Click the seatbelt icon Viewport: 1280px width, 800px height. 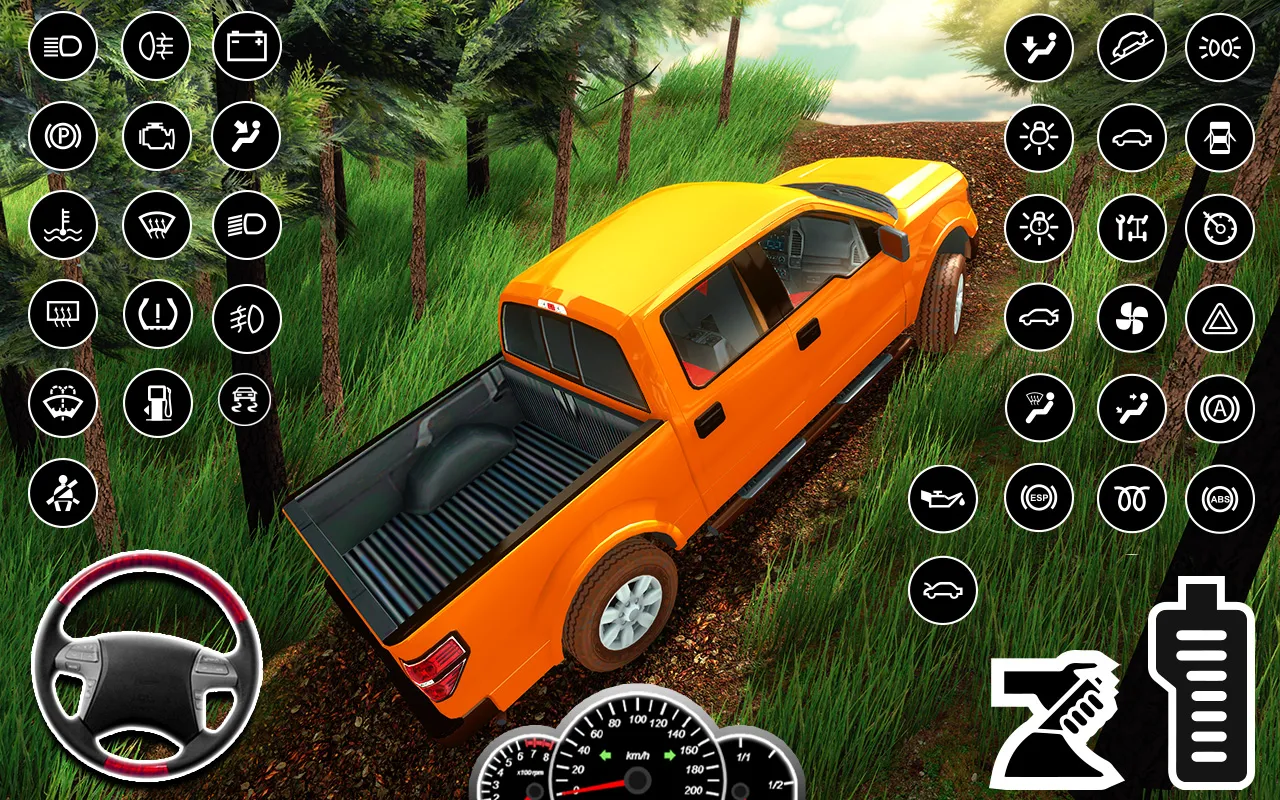[x=63, y=492]
